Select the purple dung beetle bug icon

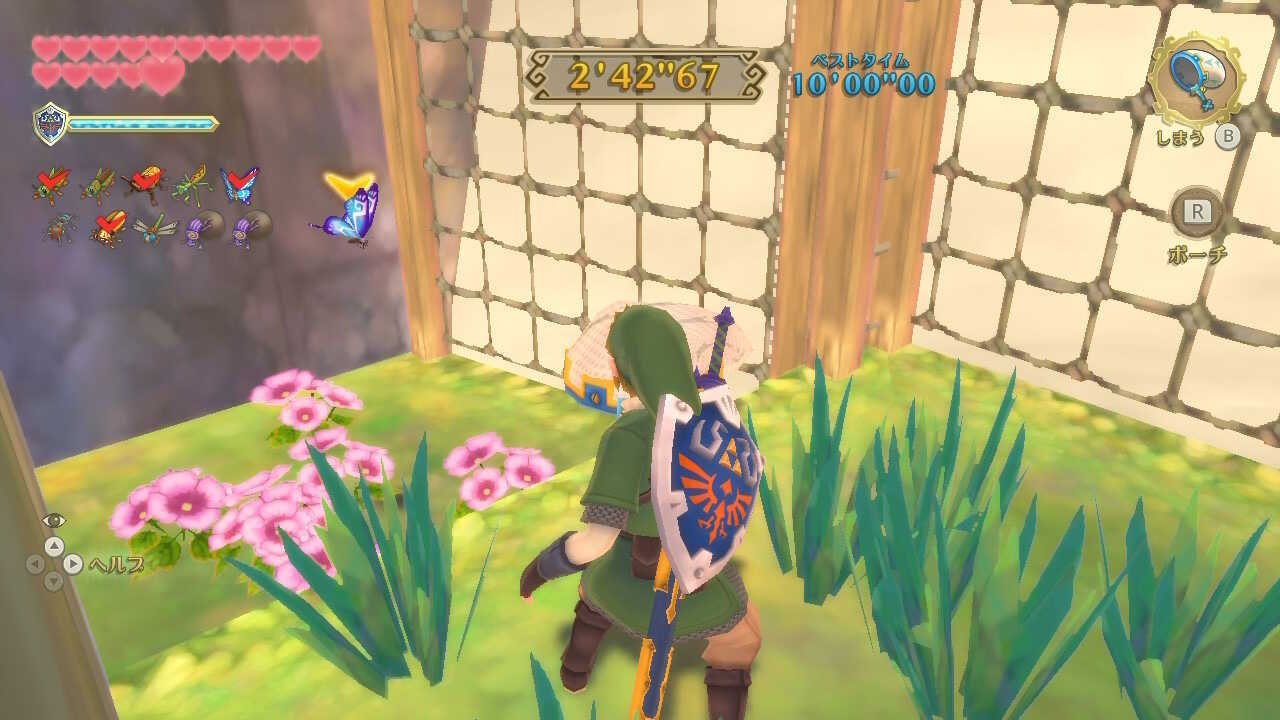202,230
